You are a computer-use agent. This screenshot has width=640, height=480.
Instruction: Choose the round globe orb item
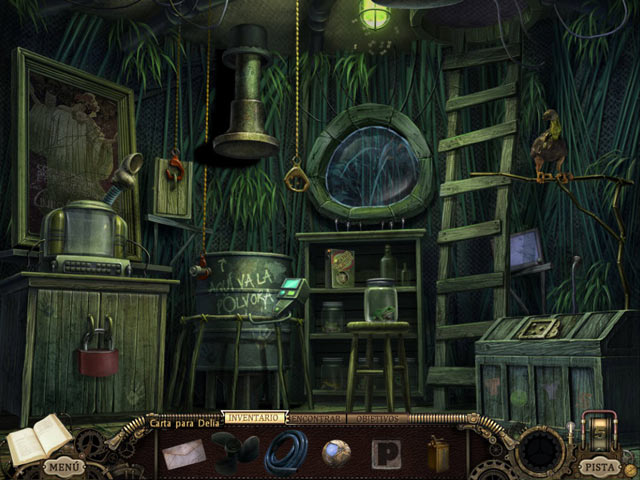[x=336, y=453]
